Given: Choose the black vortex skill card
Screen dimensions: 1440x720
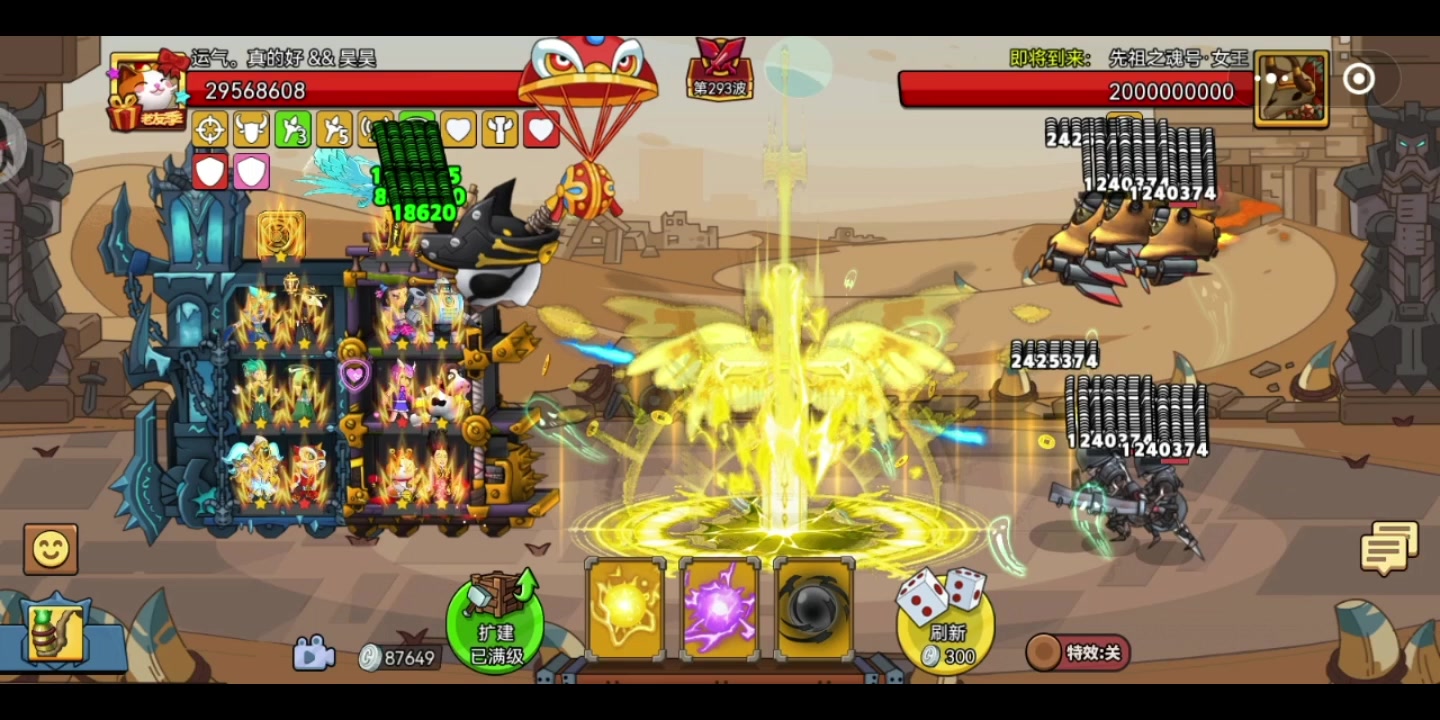Looking at the screenshot, I should (x=814, y=609).
